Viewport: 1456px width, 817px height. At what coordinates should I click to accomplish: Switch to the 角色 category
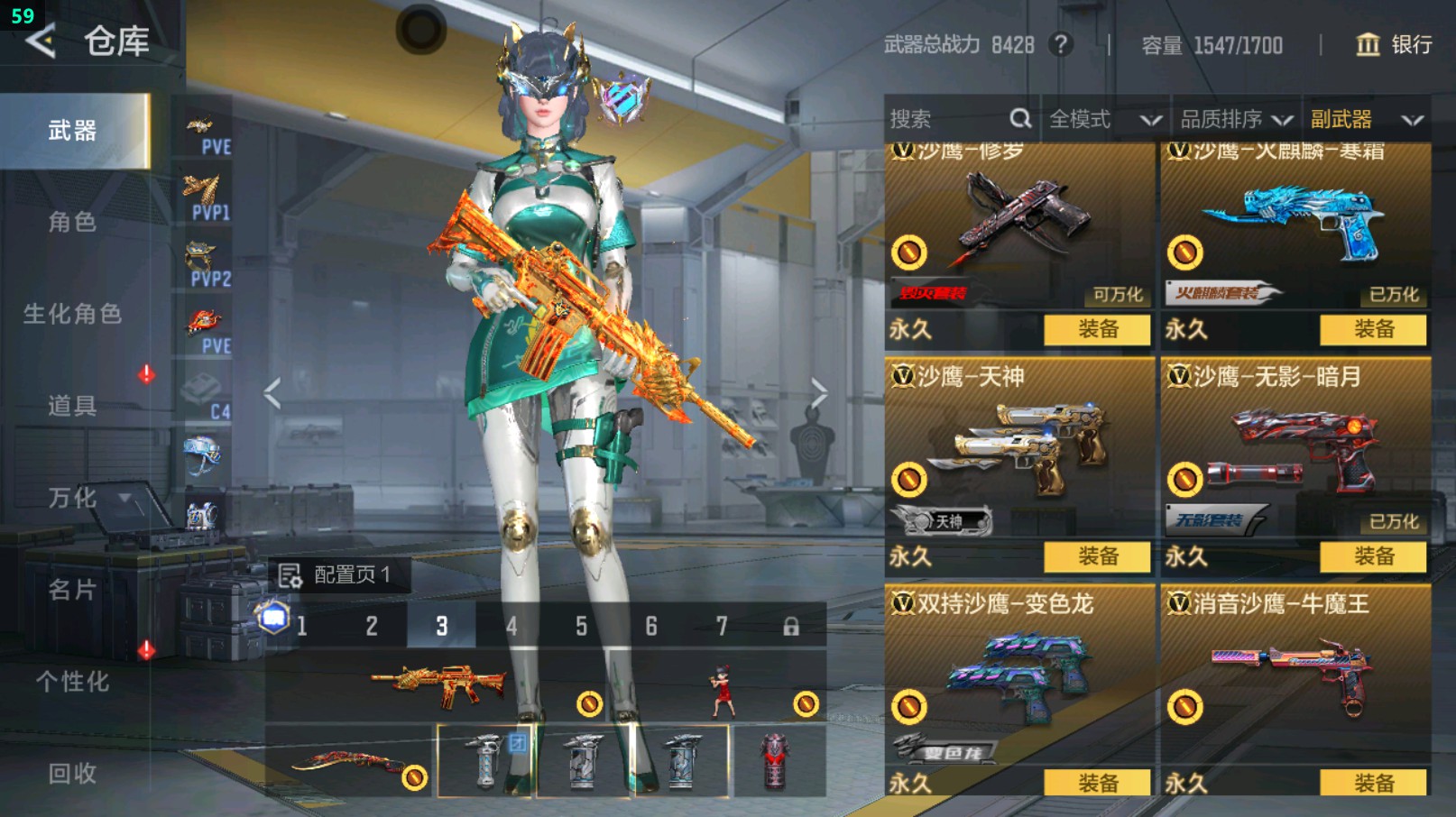pyautogui.click(x=72, y=222)
